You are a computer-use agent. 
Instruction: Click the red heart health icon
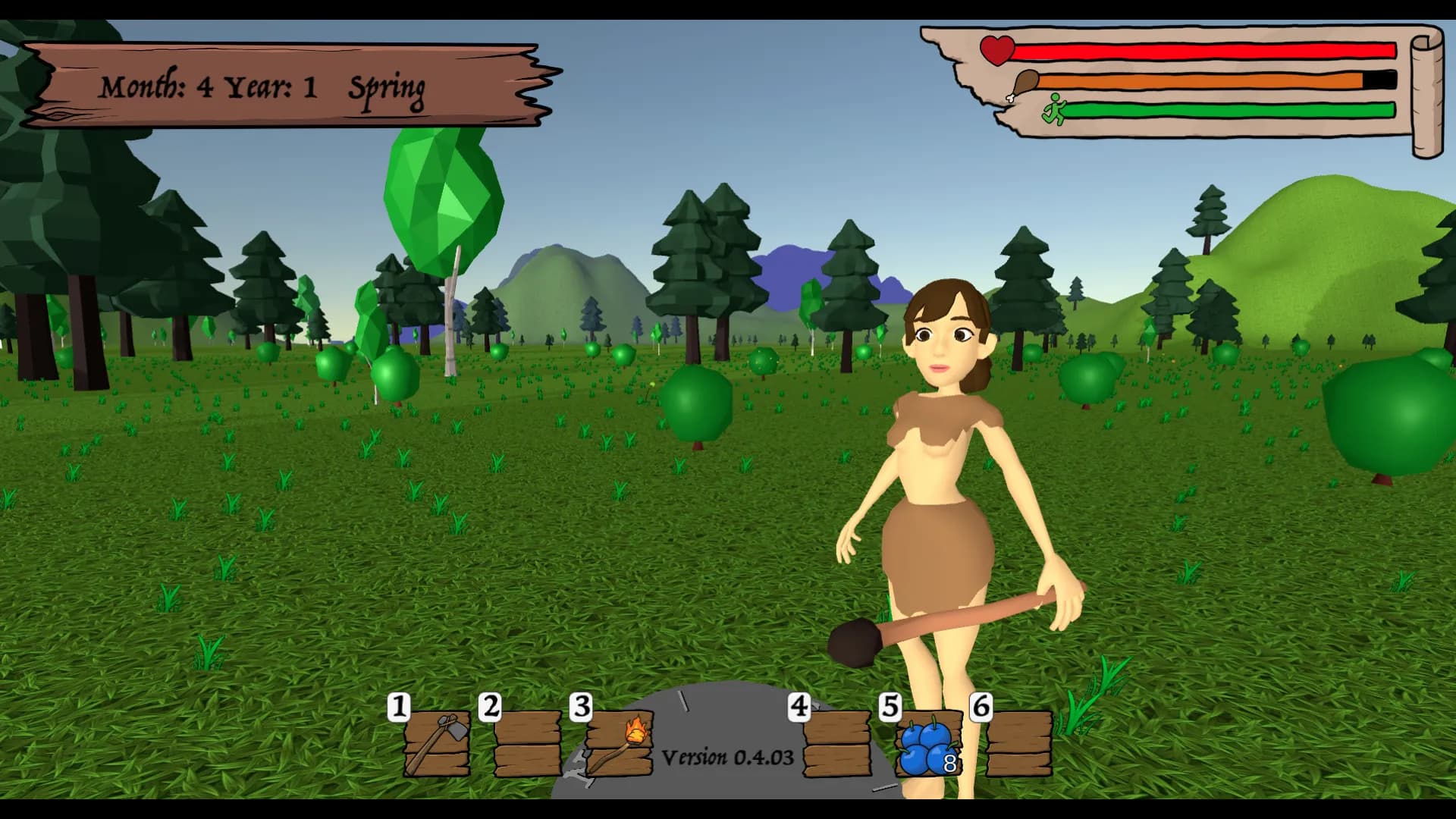pyautogui.click(x=996, y=51)
